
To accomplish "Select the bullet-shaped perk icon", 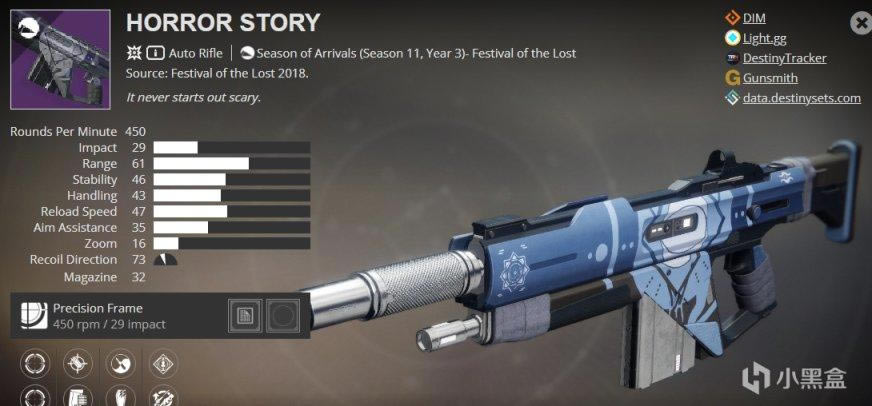I will coord(120,397).
